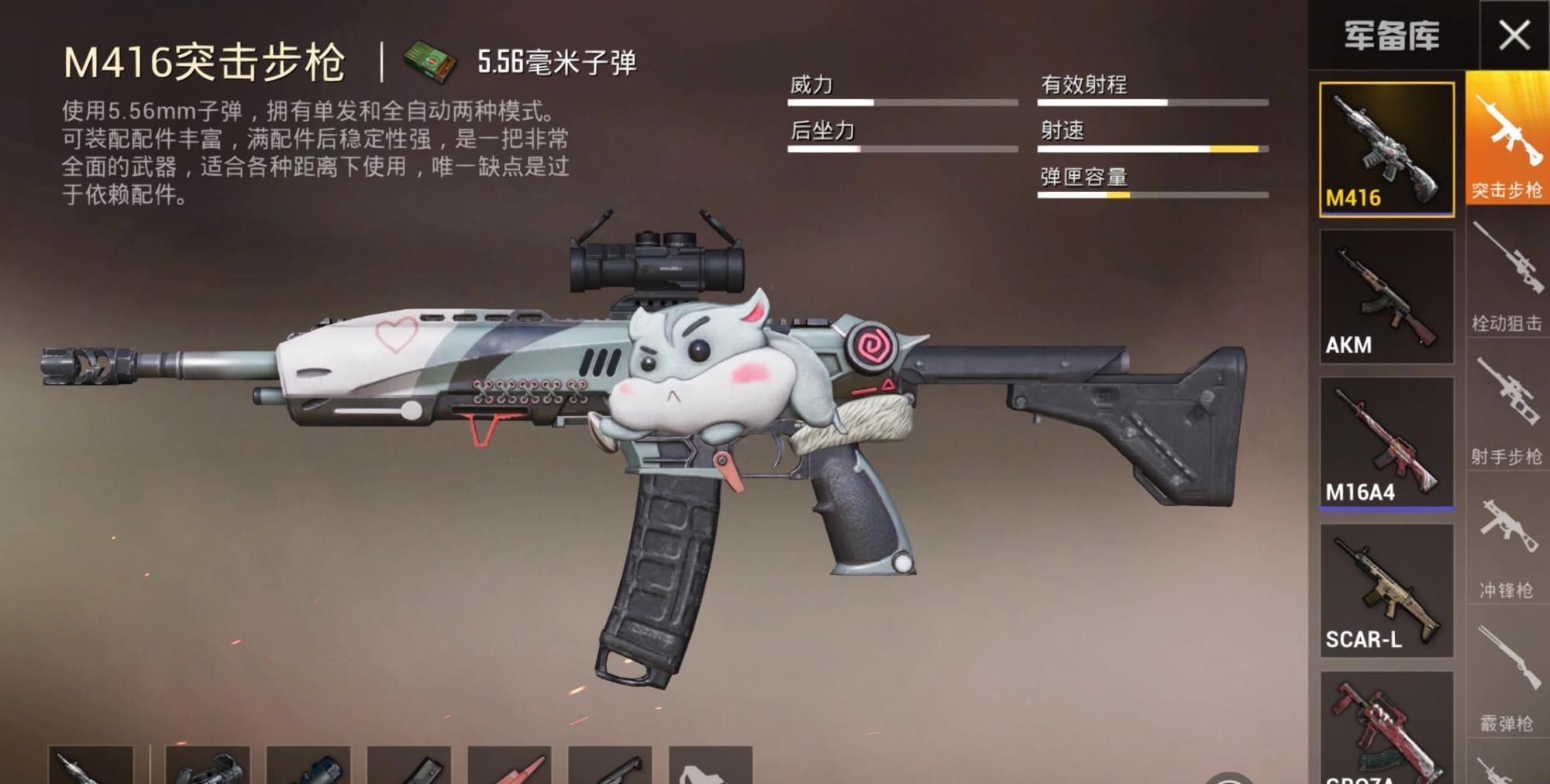Select the red attachment thumbnail at bottom
Image resolution: width=1550 pixels, height=784 pixels.
coord(510,765)
